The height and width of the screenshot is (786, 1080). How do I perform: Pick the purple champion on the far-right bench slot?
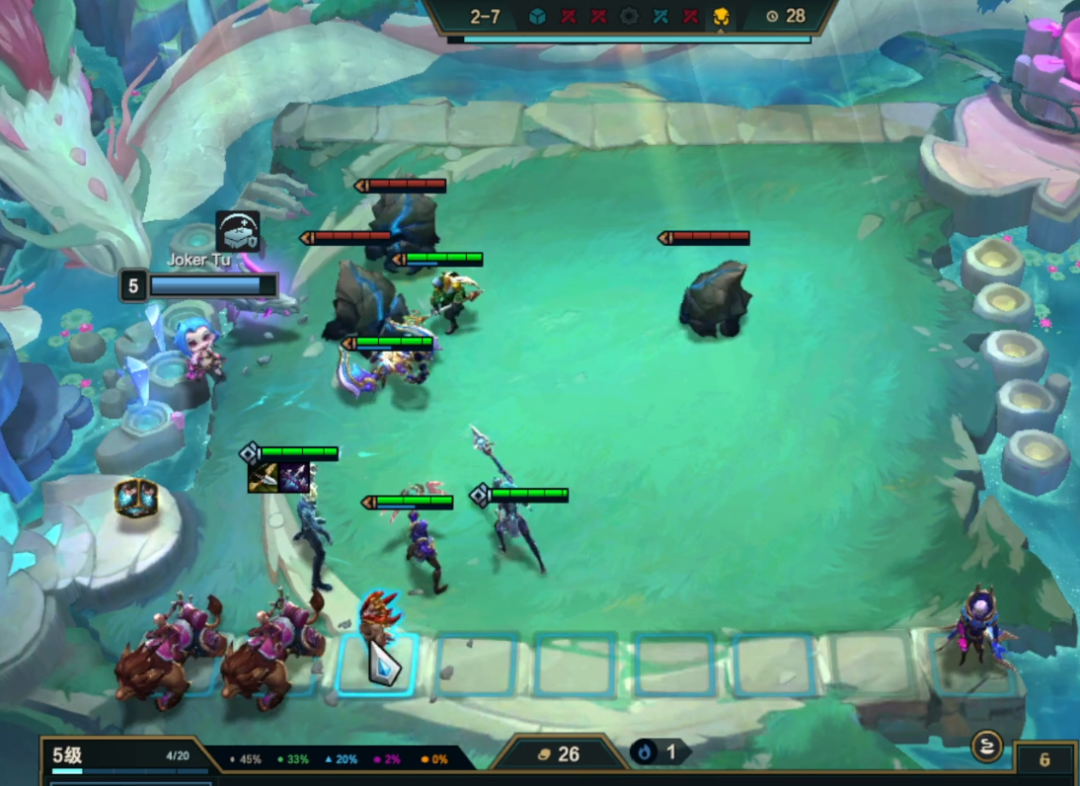pos(973,627)
